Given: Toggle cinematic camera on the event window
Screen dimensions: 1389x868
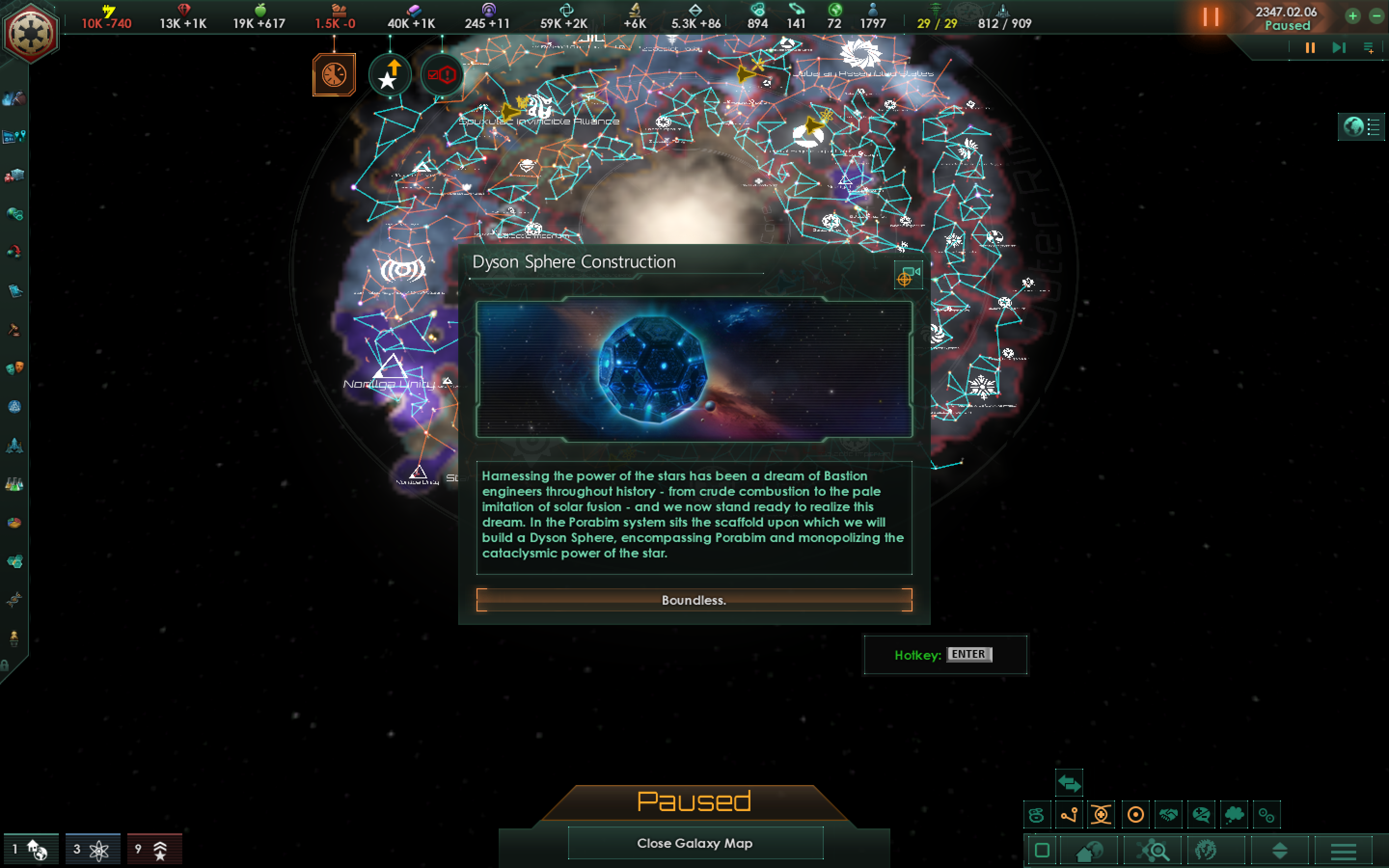Looking at the screenshot, I should point(912,272).
